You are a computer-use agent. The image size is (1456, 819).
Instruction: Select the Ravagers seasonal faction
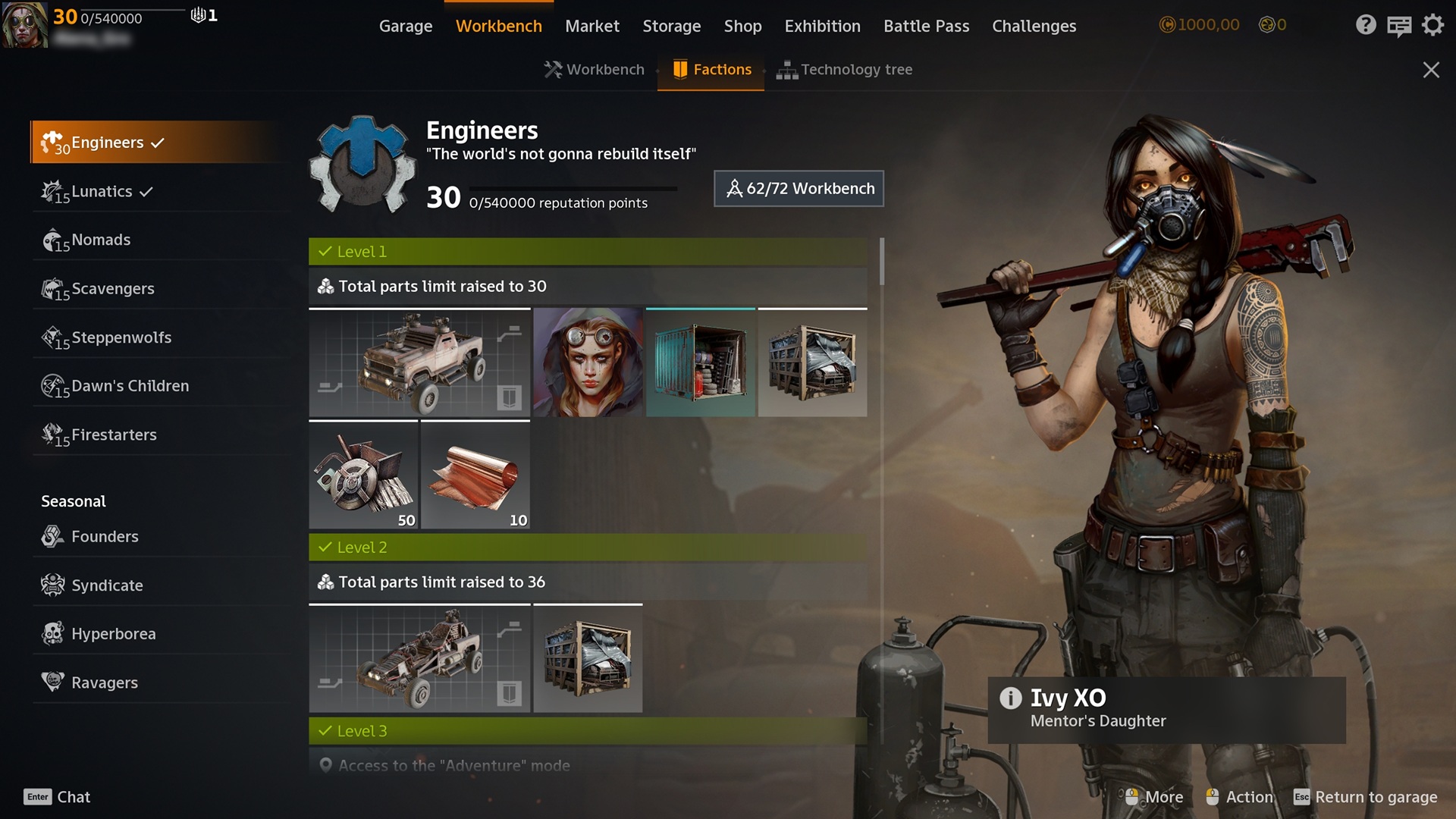pos(105,682)
